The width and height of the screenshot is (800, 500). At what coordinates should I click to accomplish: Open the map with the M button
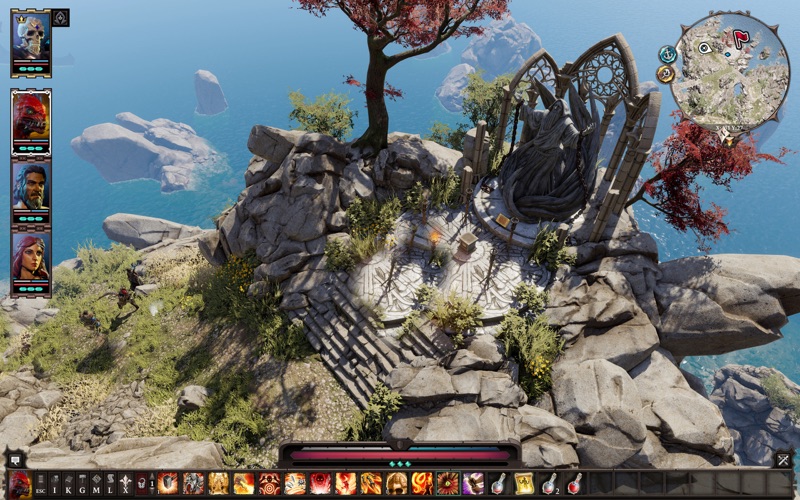coord(97,484)
